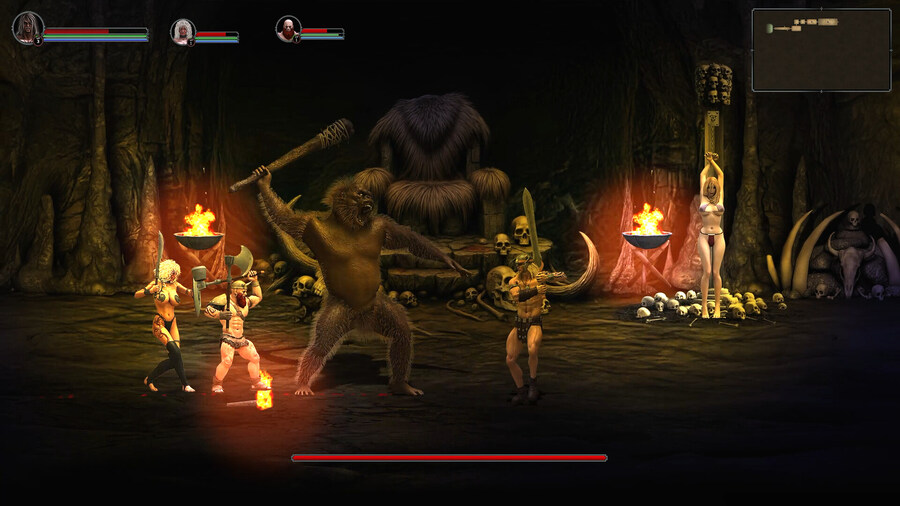
Task: Select the white-haired woman portrait
Action: click(182, 31)
